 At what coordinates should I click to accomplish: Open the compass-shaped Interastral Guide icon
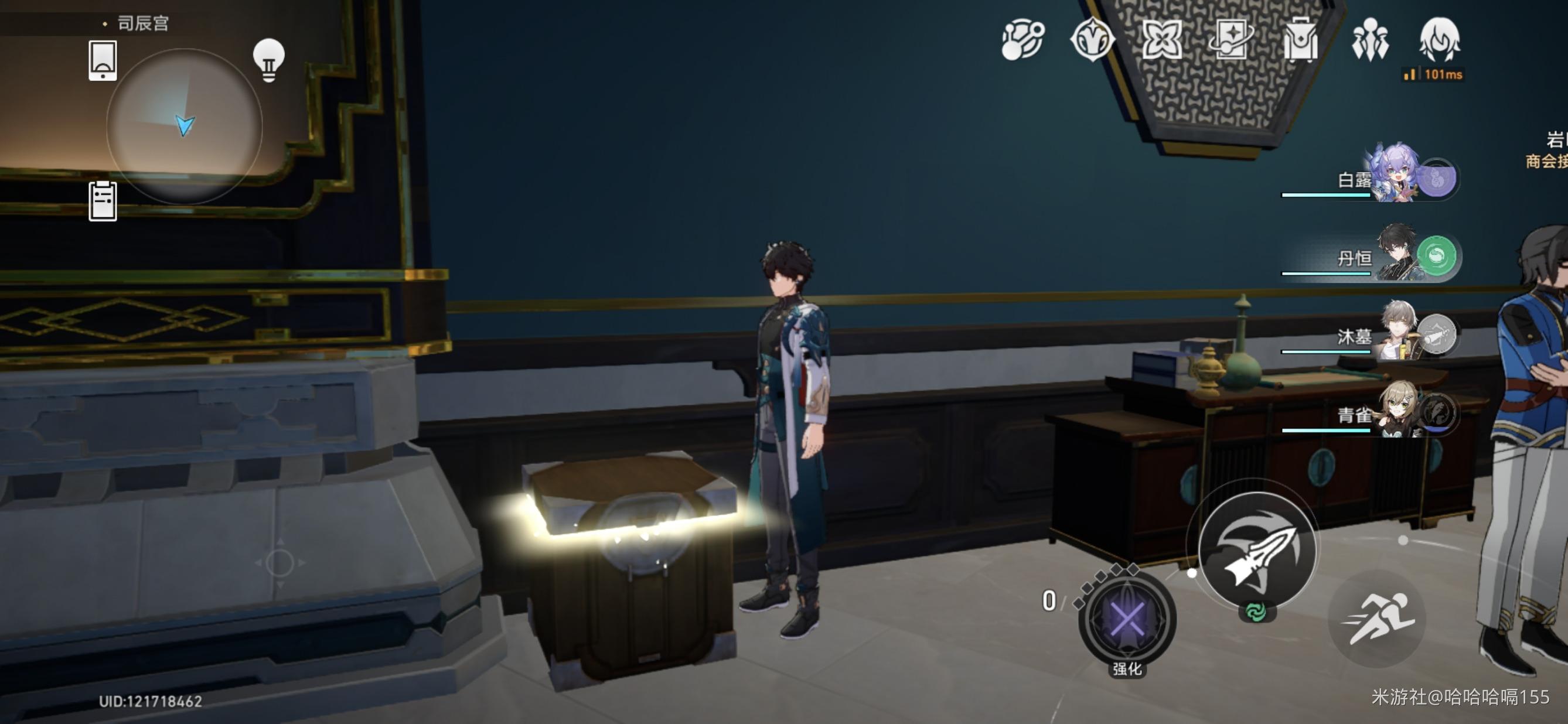(1092, 40)
